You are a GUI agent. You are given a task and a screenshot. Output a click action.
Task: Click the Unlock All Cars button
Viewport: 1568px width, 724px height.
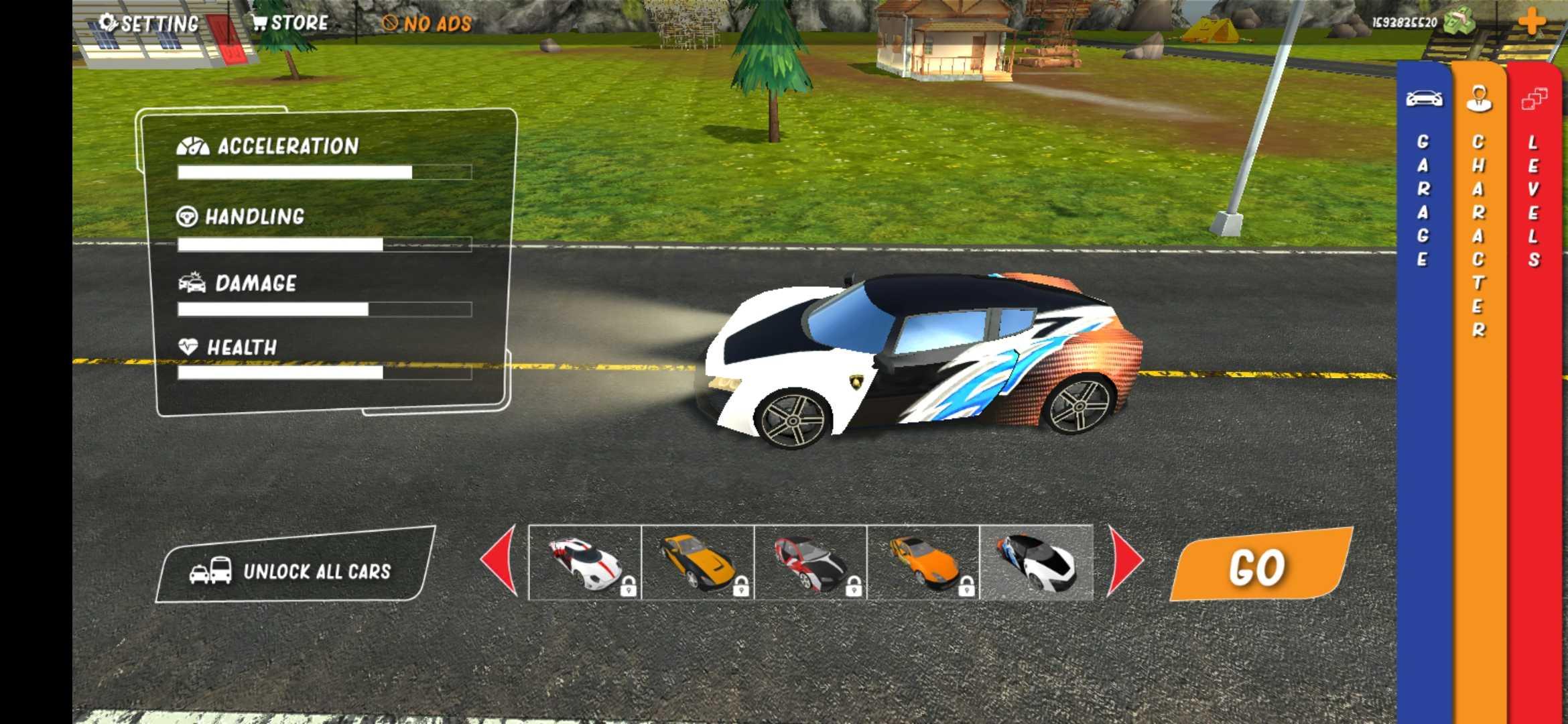click(x=293, y=570)
